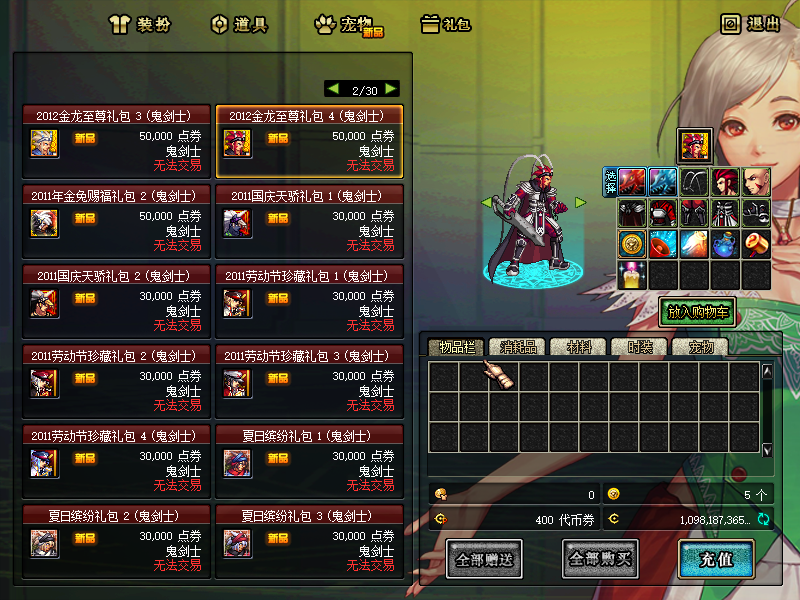Switch to the 道具 category
This screenshot has width=800, height=600.
point(240,24)
